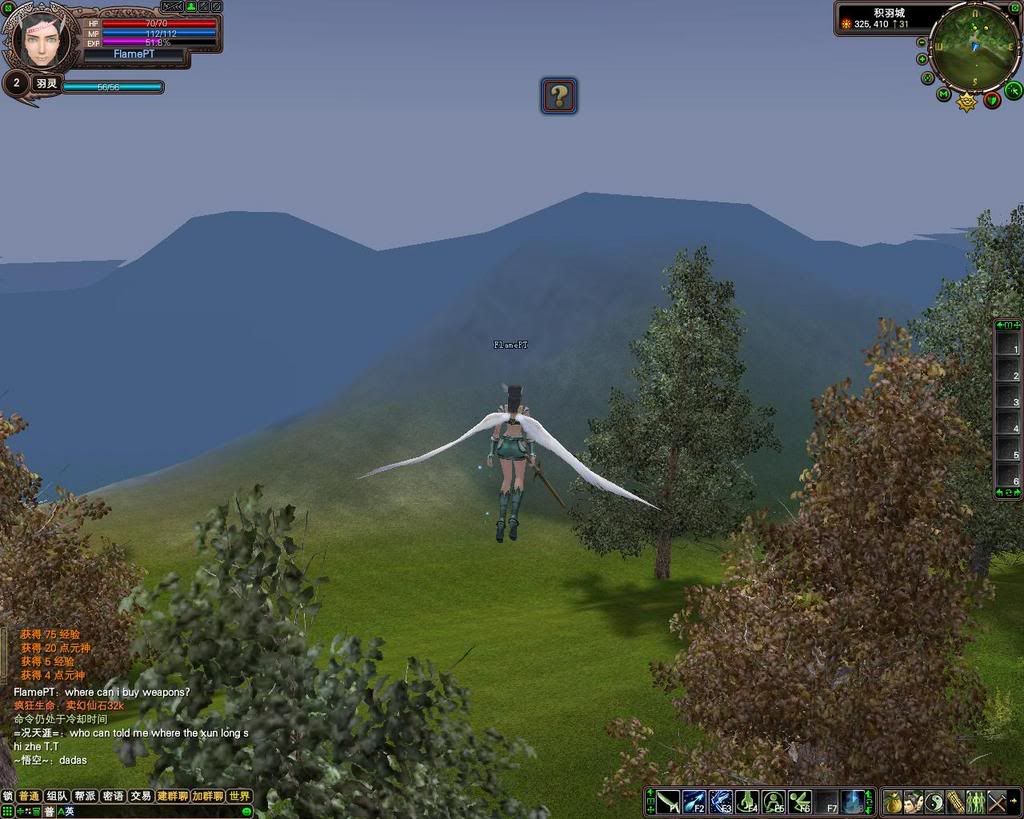Screen dimensions: 1024x819
Task: Open the map with the green M button
Action: coord(943,95)
